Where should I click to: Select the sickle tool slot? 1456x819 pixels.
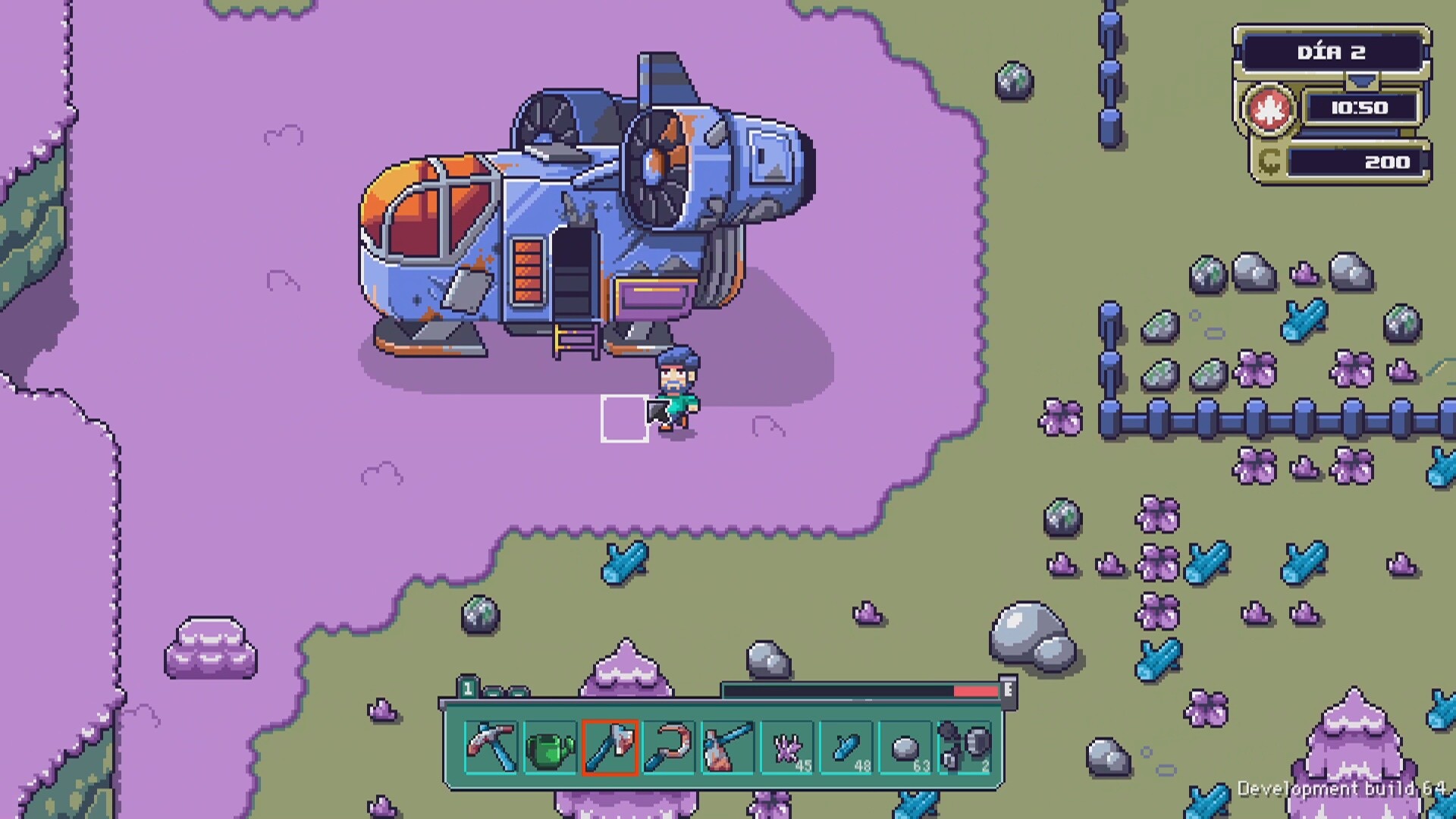click(x=669, y=748)
